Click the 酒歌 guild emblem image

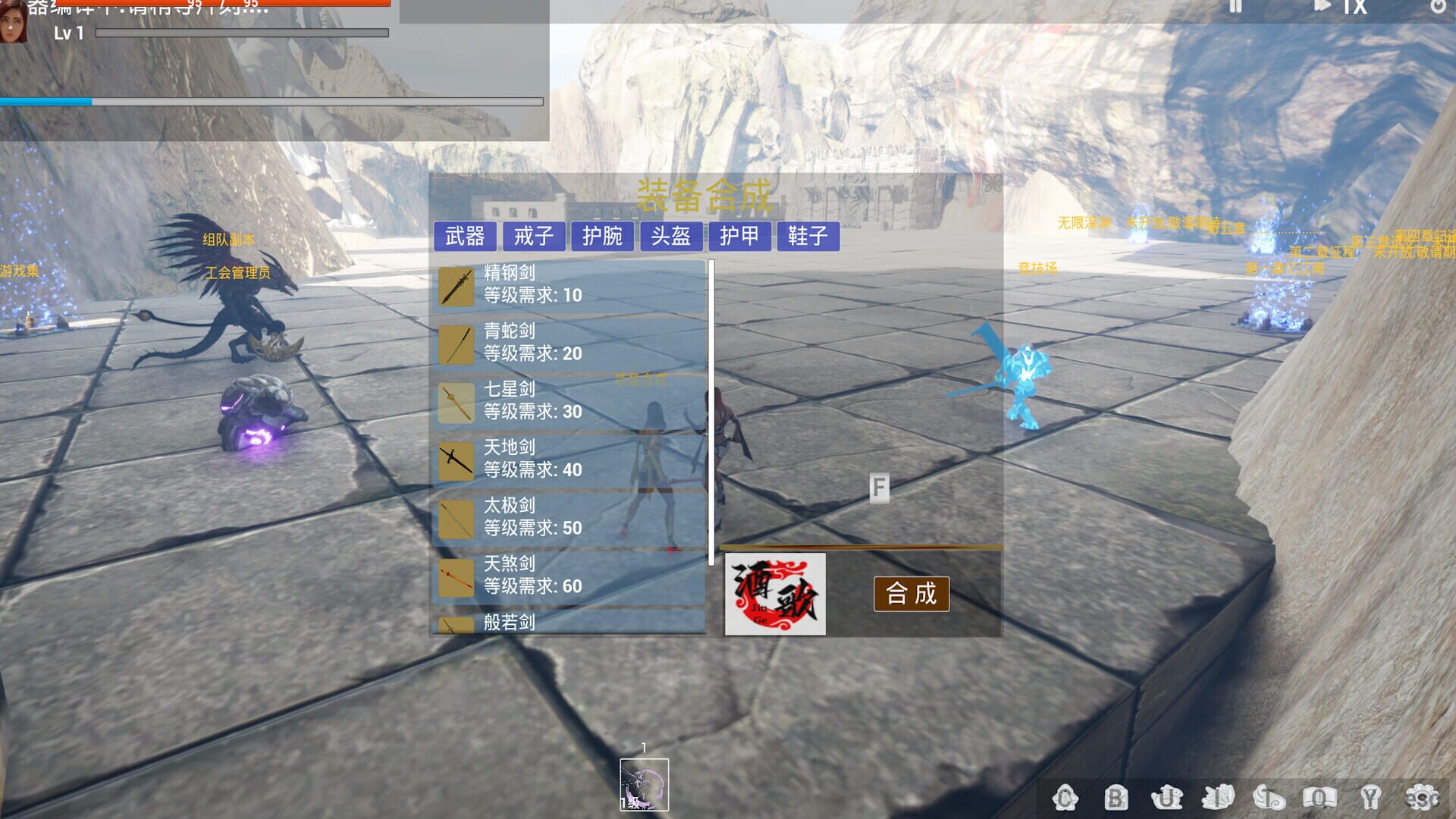pos(775,595)
